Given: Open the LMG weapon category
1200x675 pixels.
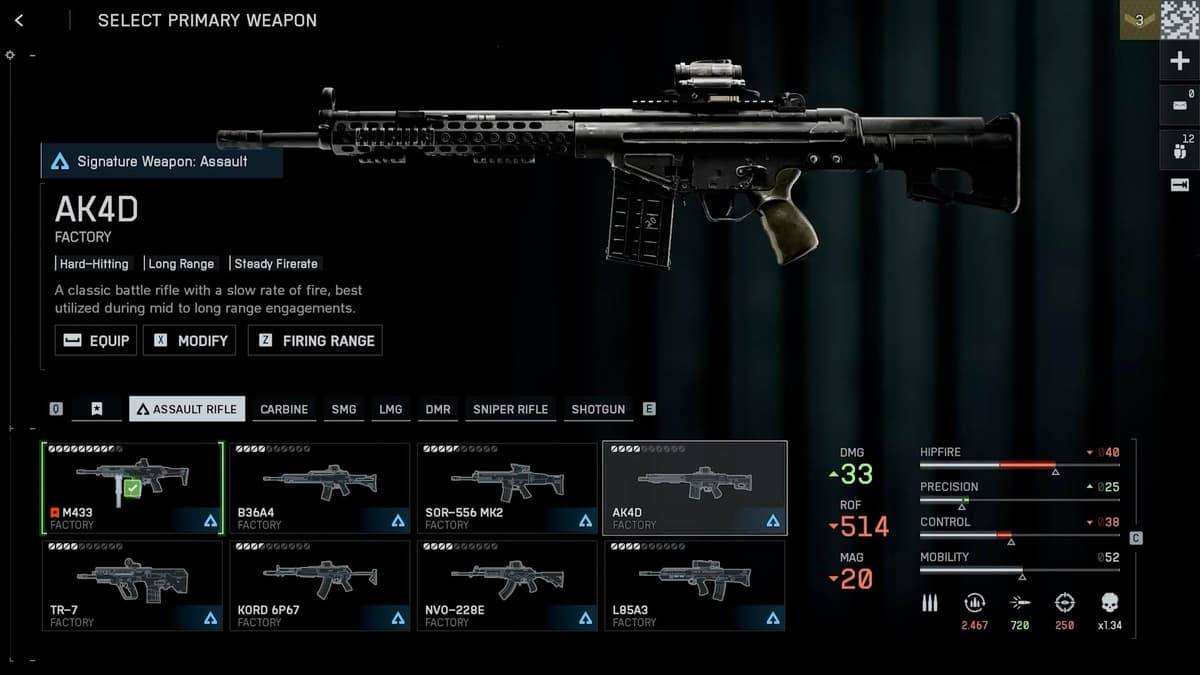Looking at the screenshot, I should (x=391, y=409).
